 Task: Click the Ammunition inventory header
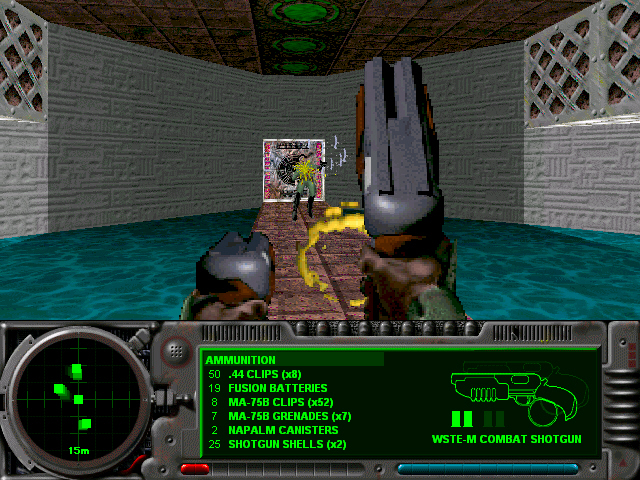click(x=241, y=359)
